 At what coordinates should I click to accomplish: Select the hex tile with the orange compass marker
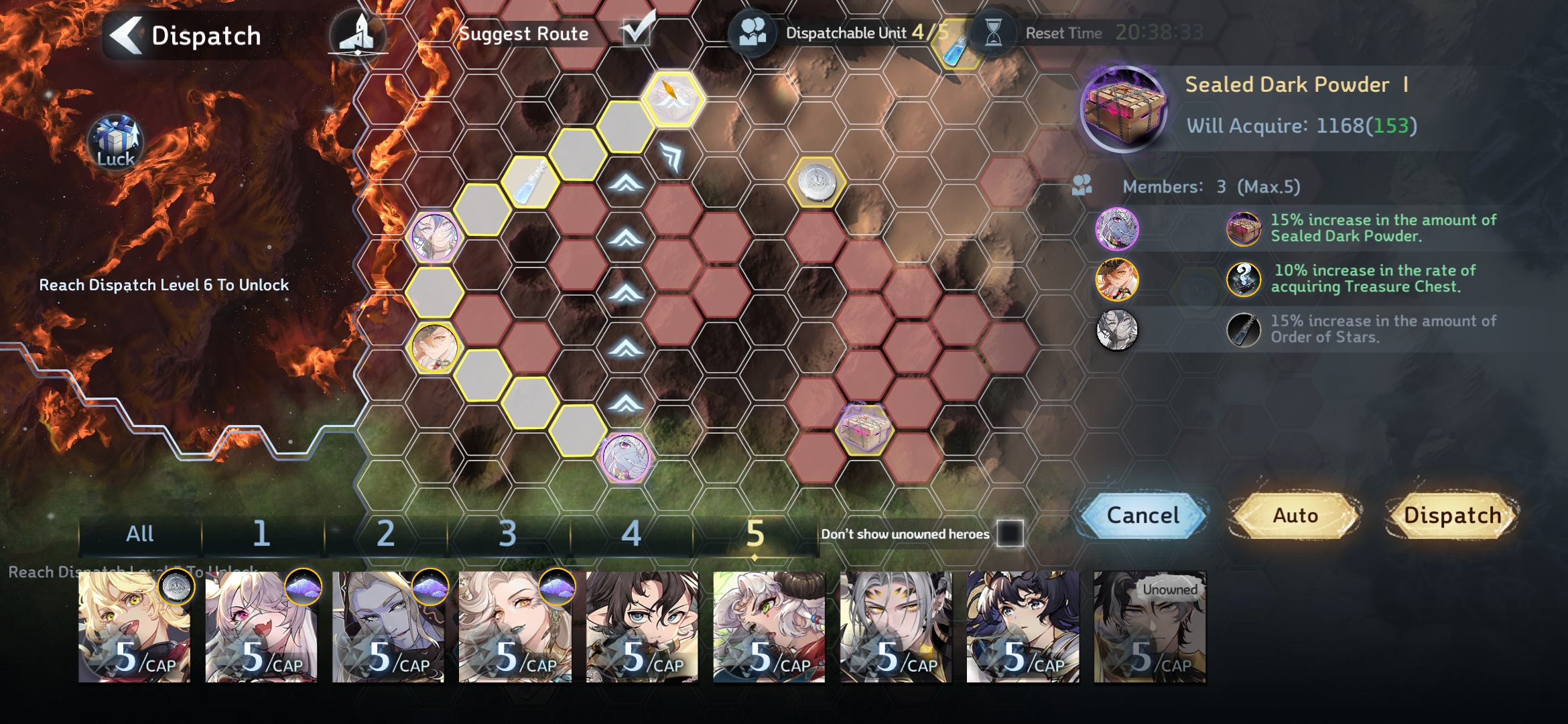pyautogui.click(x=673, y=97)
